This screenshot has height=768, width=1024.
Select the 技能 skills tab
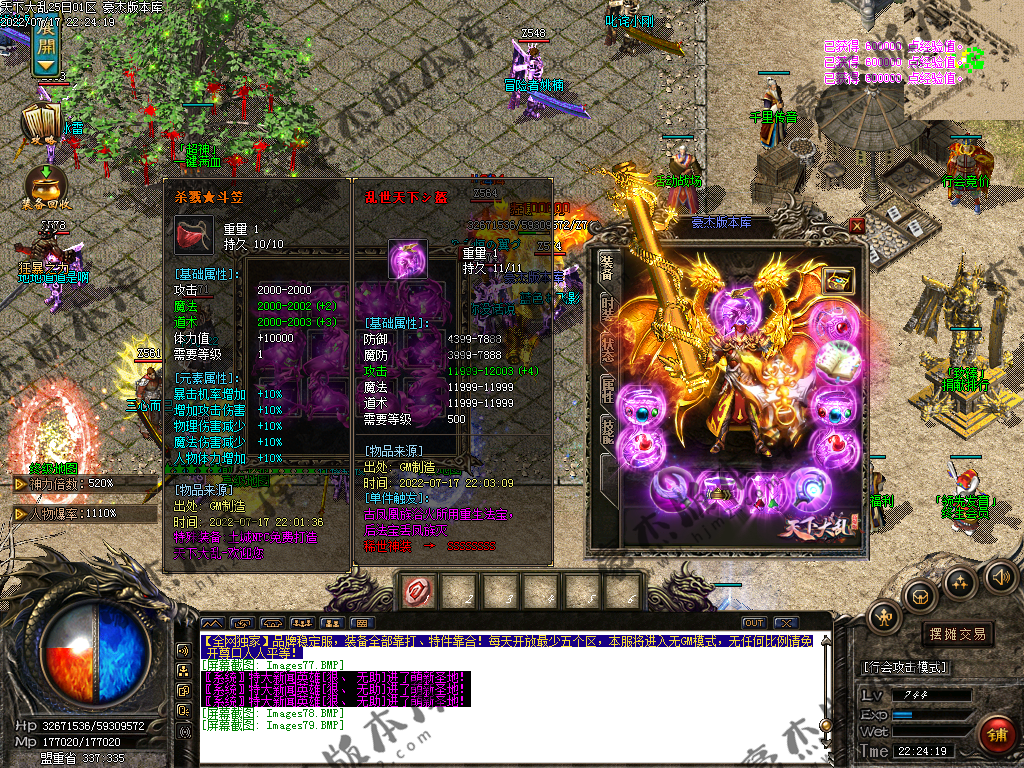click(x=606, y=430)
